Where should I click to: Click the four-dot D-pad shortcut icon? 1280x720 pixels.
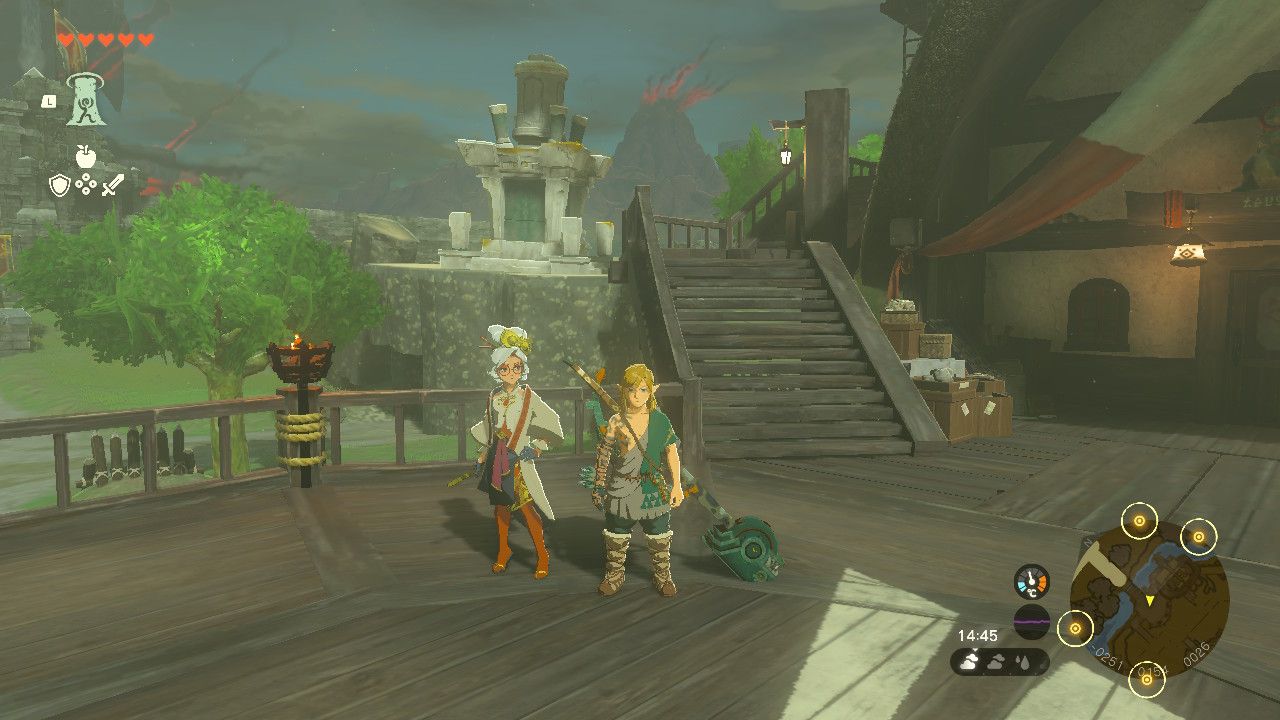[x=86, y=184]
